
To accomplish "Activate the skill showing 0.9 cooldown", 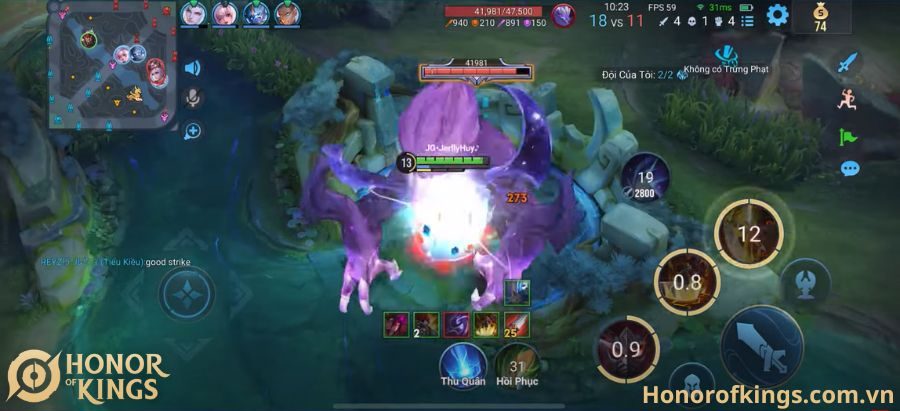I will pyautogui.click(x=627, y=349).
